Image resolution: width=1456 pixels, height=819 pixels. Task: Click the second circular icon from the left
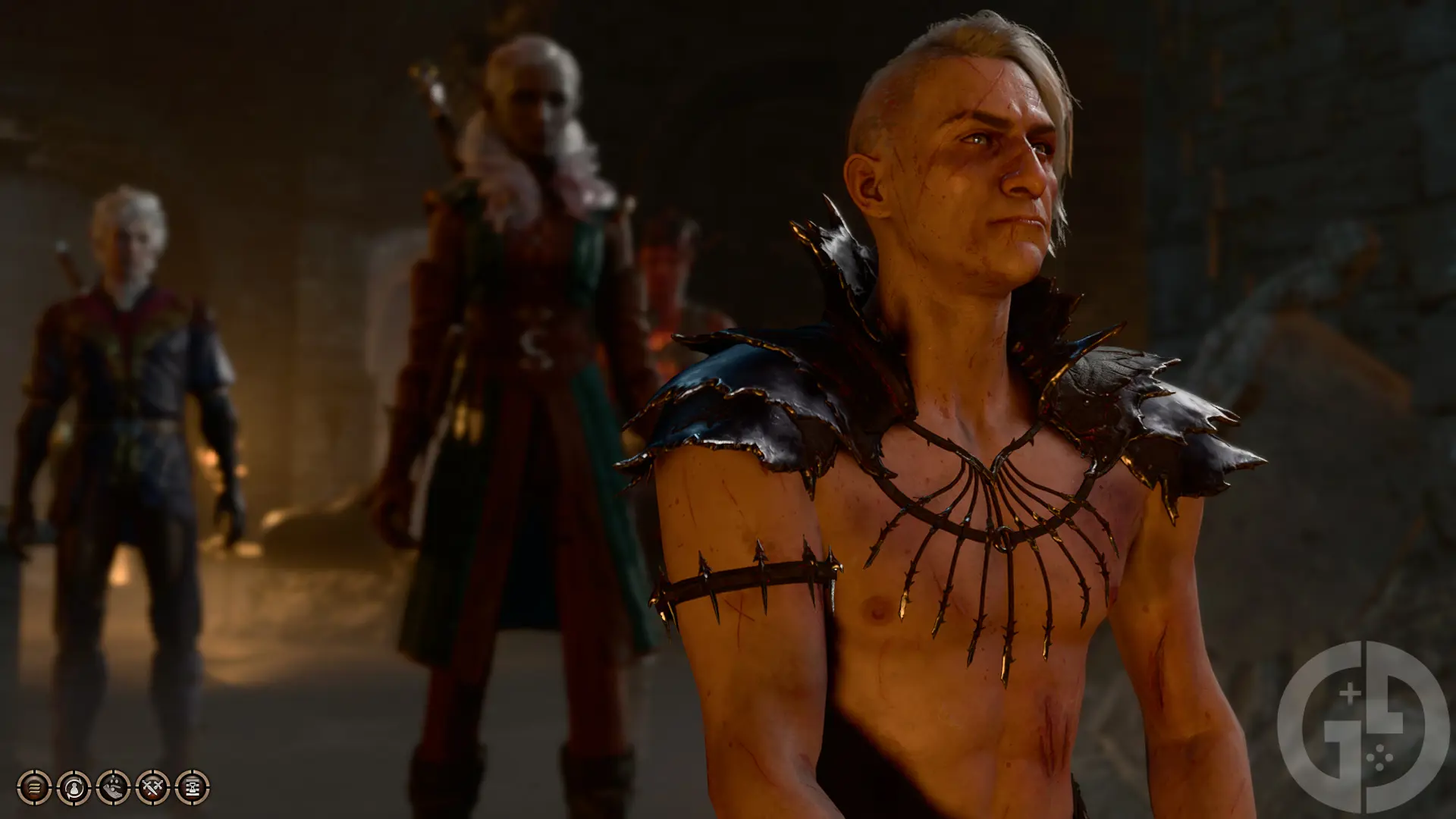72,788
